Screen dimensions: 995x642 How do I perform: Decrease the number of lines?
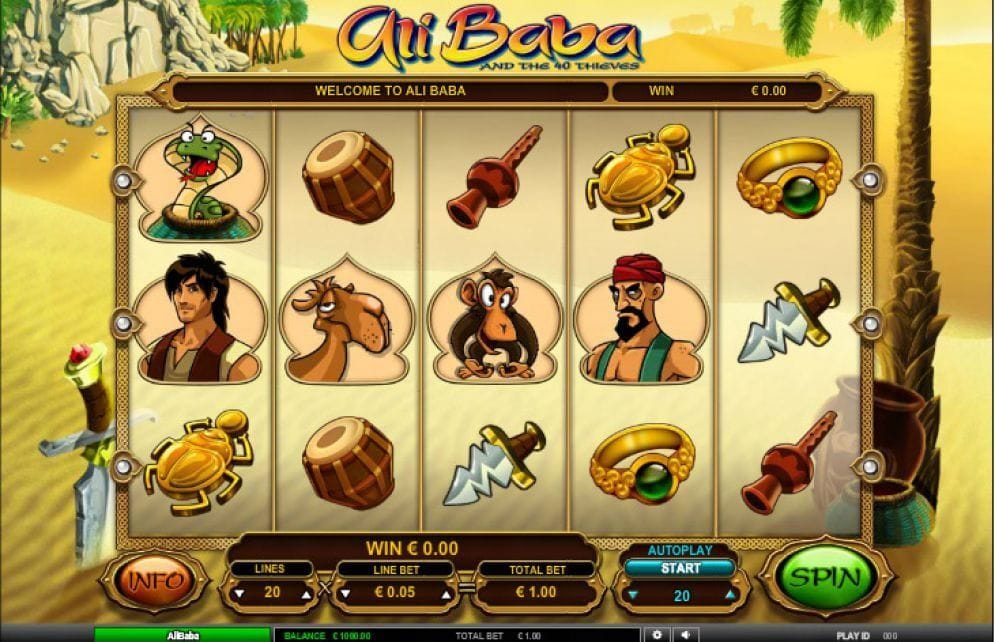(x=237, y=593)
